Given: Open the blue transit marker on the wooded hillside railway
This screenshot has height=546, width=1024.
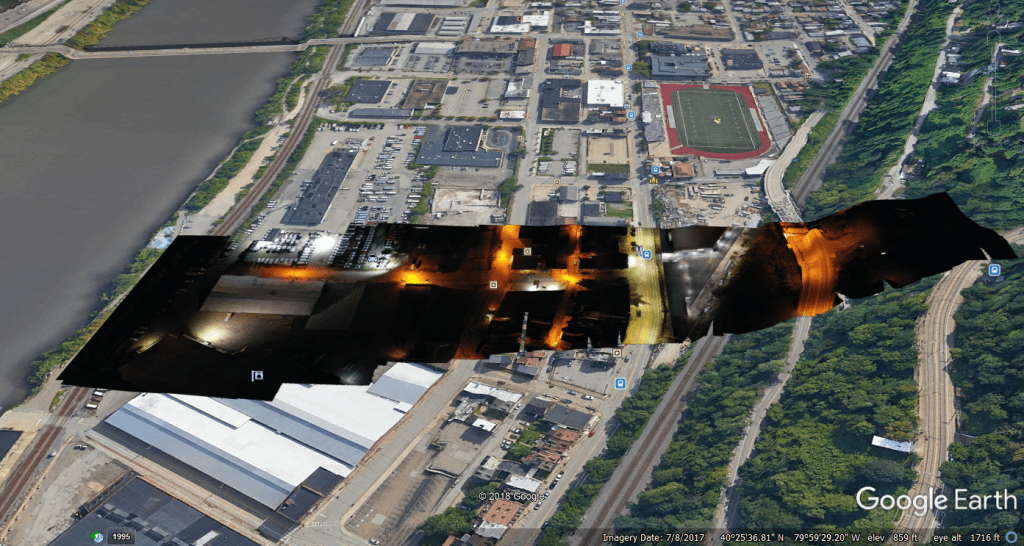Looking at the screenshot, I should tap(993, 270).
